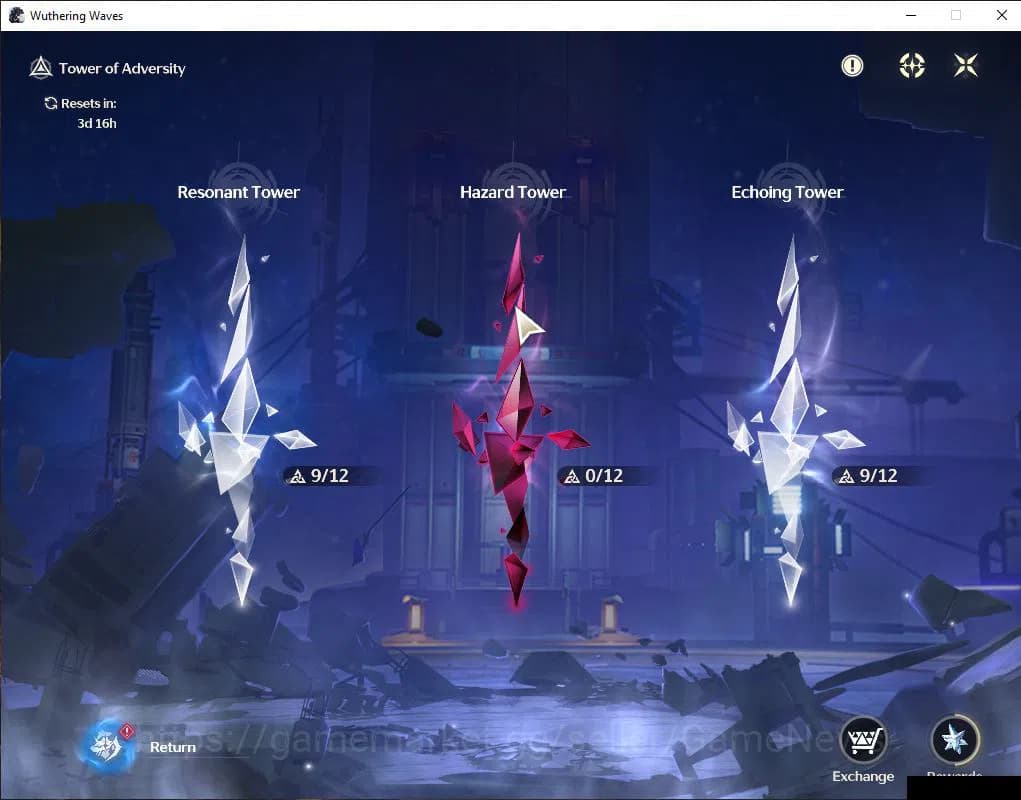
Task: Enter the Resonant Tower
Action: [239, 420]
